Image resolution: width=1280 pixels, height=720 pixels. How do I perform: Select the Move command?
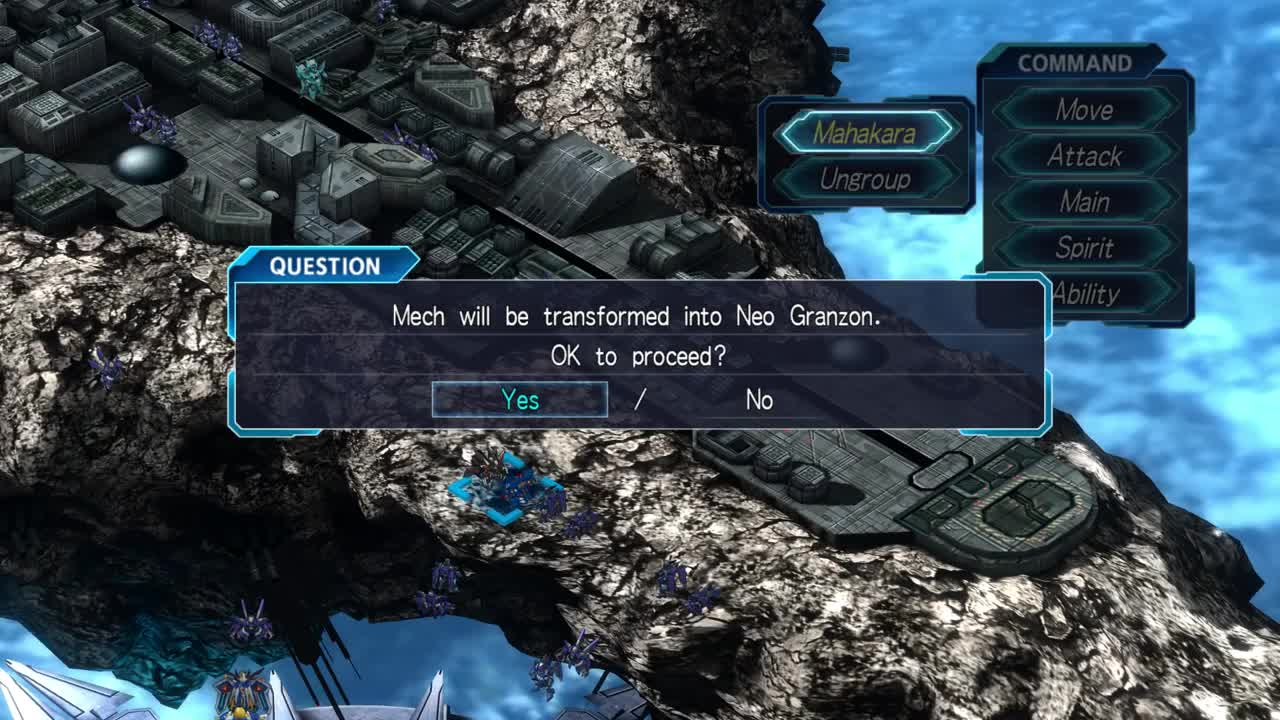[1084, 109]
